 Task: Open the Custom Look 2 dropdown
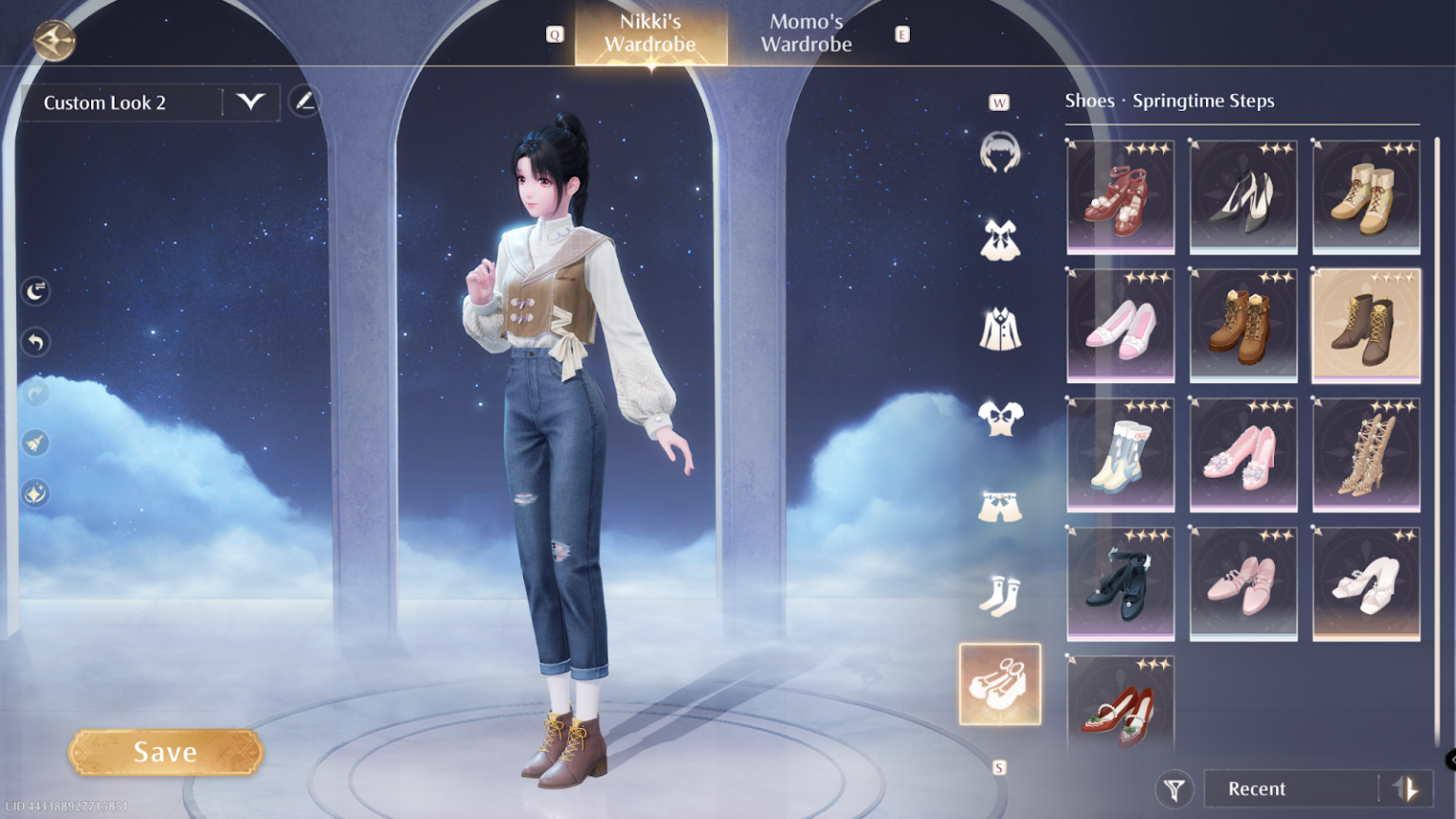pos(250,102)
